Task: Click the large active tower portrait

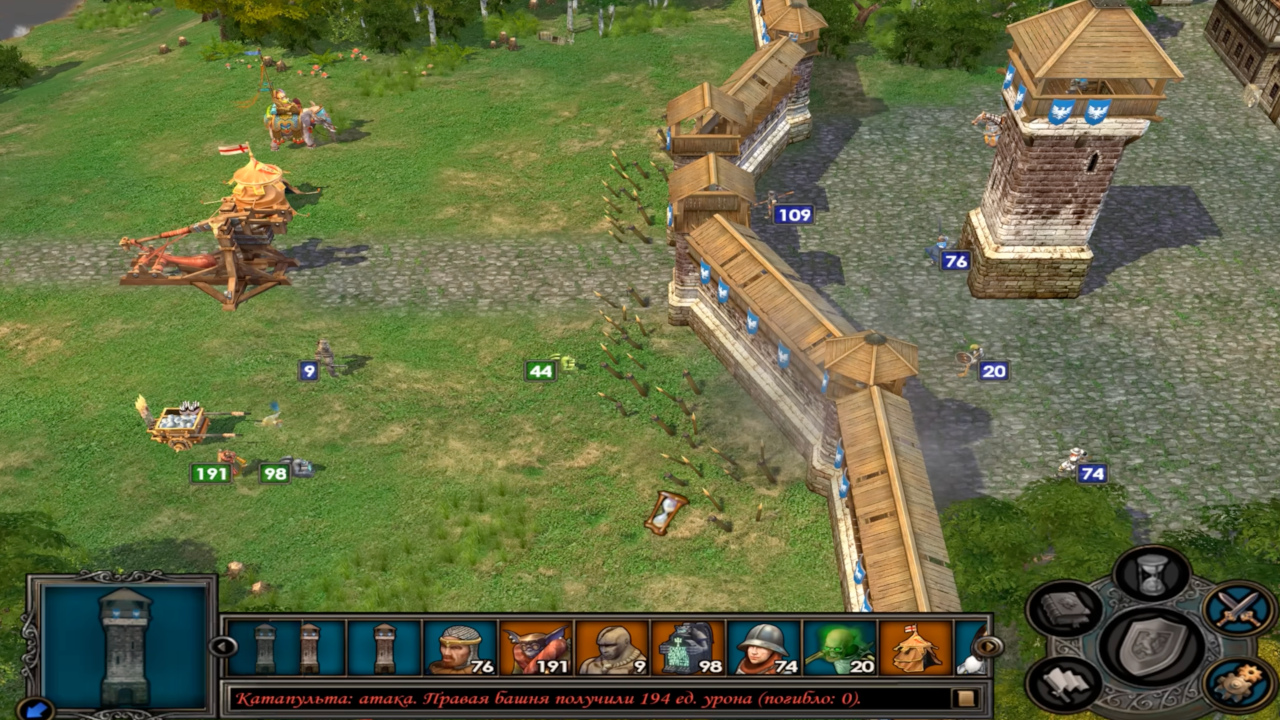Action: 125,645
